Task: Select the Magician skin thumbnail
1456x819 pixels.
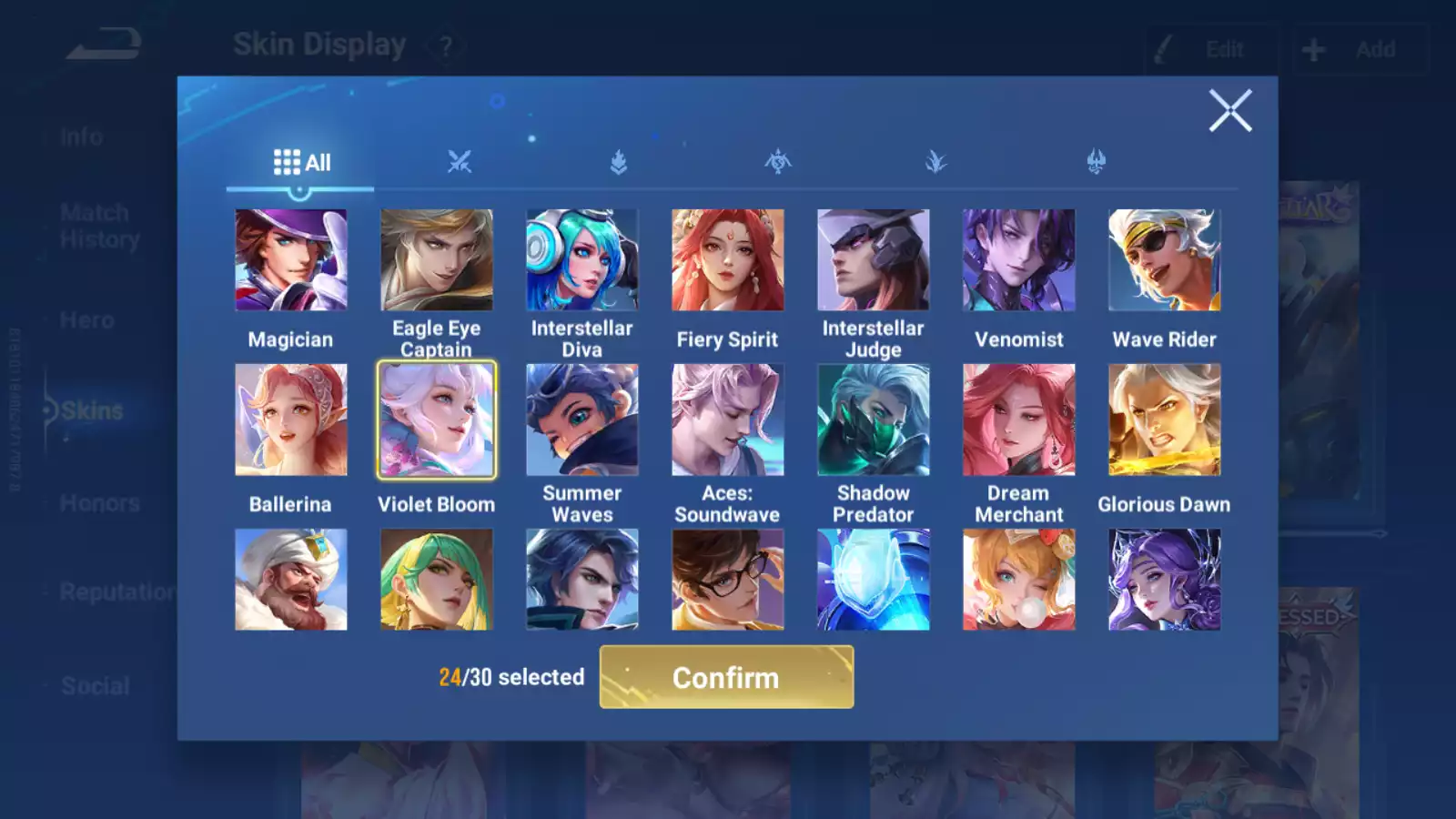Action: 290,260
